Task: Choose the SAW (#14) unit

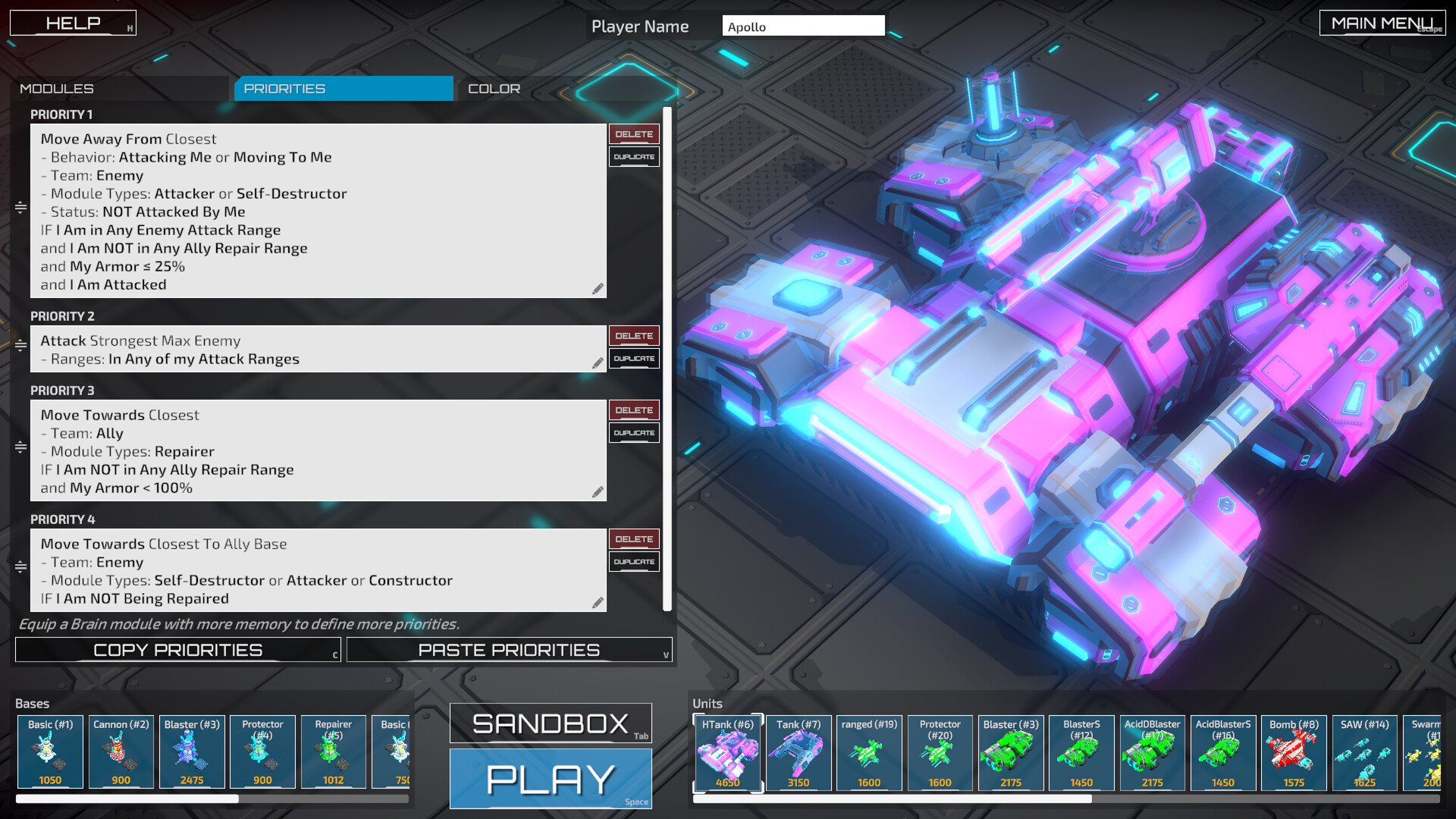Action: click(x=1364, y=753)
